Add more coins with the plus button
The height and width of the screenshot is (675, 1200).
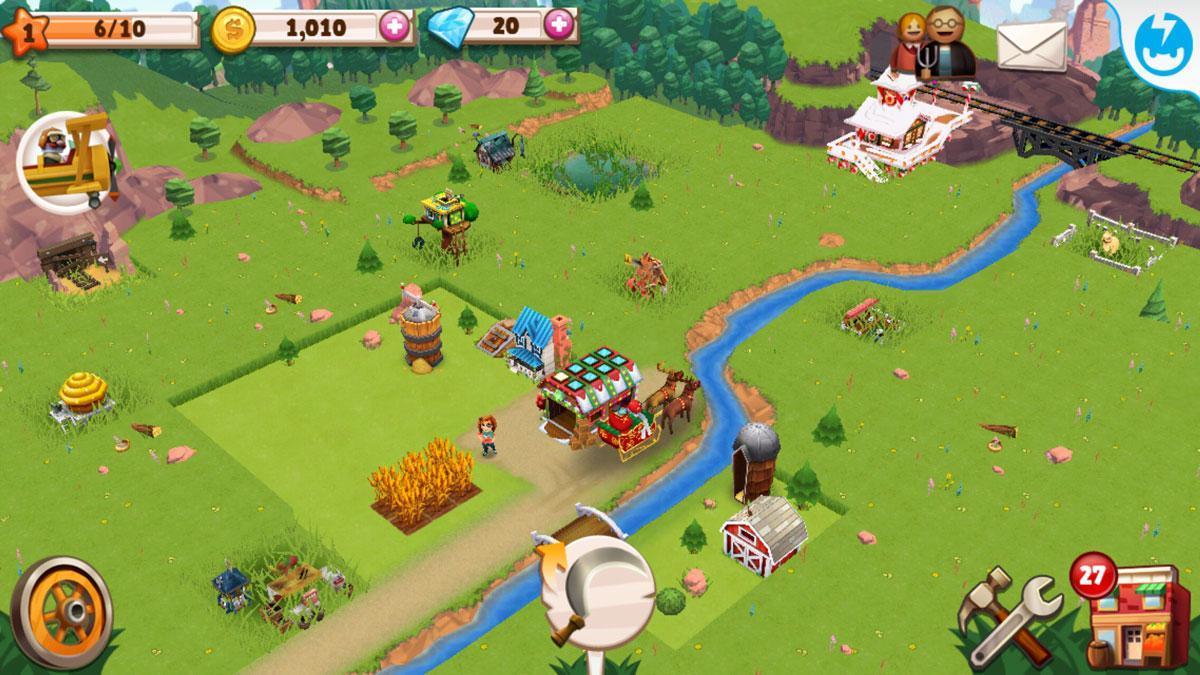click(396, 26)
